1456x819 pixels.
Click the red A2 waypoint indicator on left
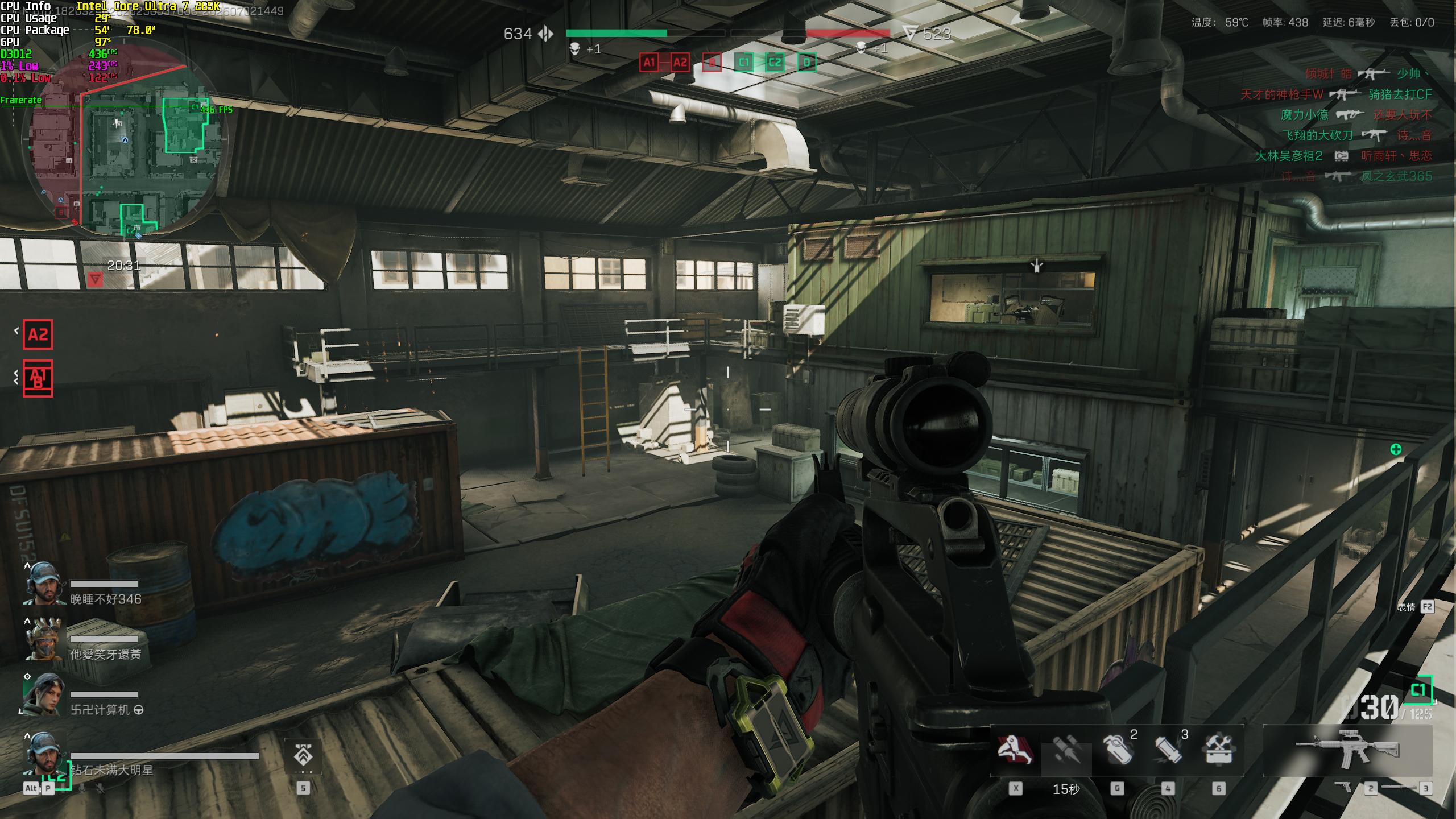coord(38,334)
